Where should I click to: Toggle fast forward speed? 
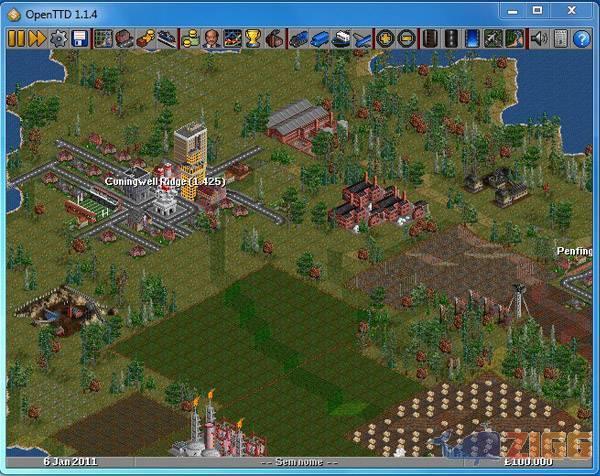(x=35, y=39)
